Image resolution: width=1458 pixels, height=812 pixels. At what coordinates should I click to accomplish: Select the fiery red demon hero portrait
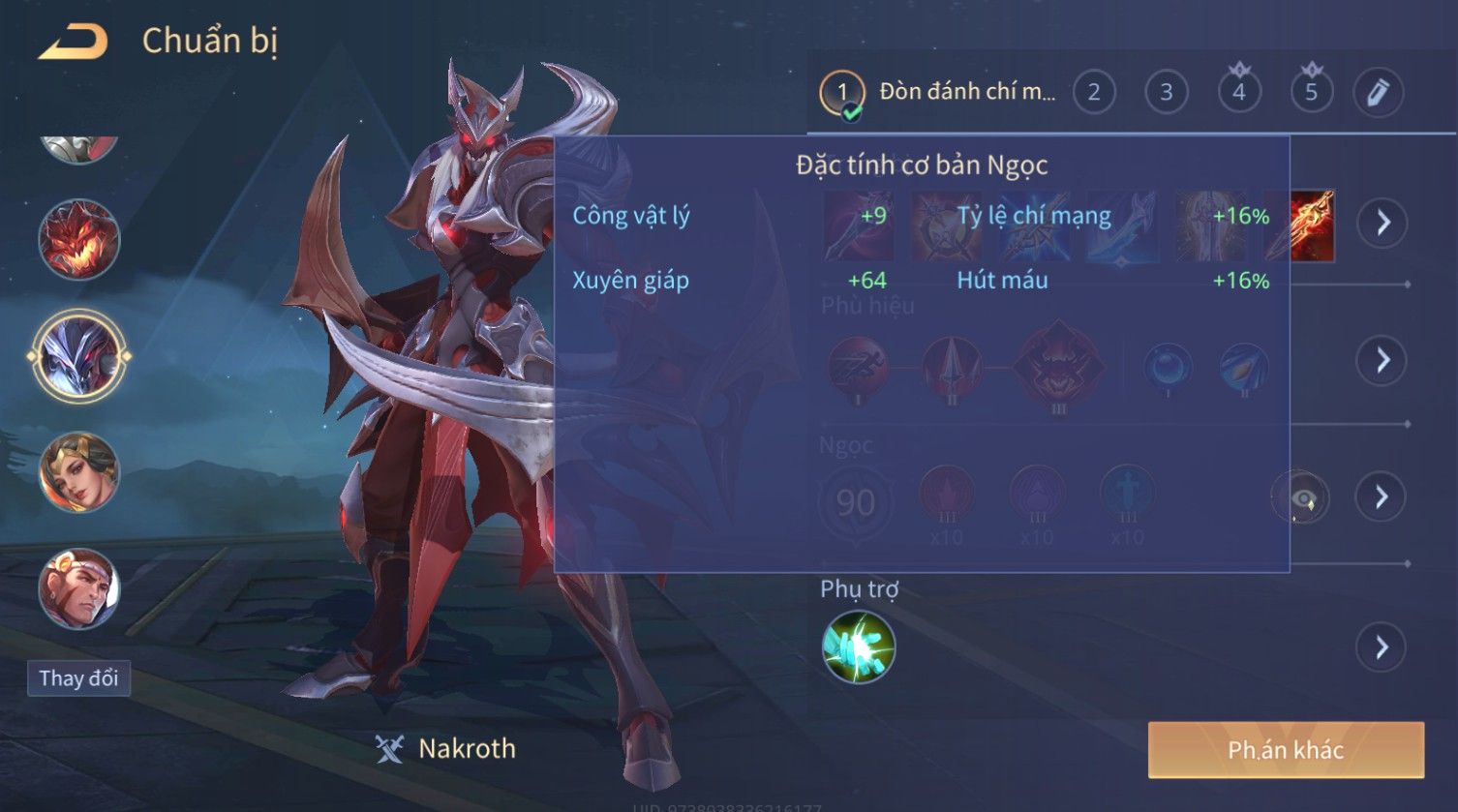78,239
